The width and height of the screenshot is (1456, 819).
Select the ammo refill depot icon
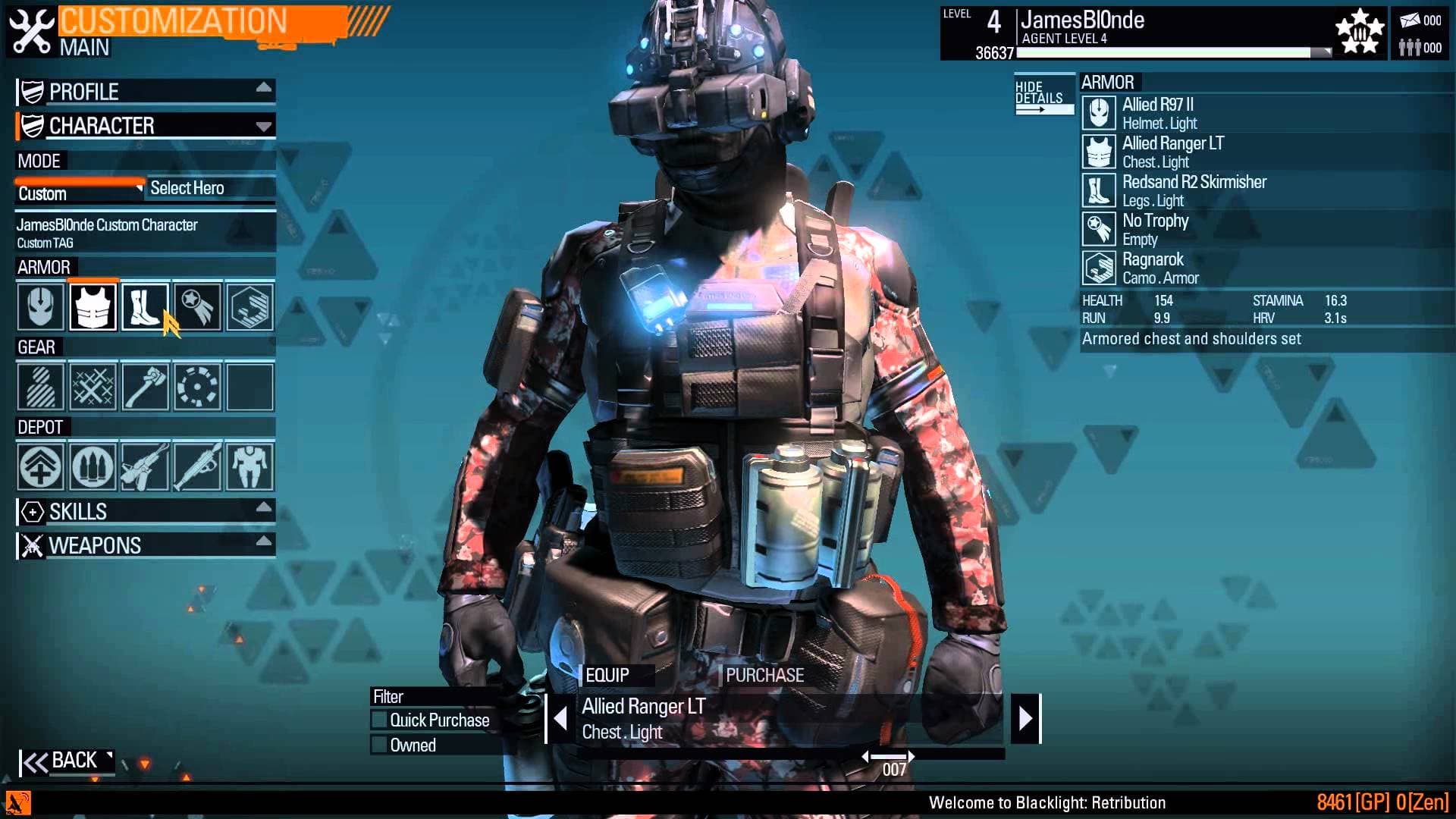point(93,468)
